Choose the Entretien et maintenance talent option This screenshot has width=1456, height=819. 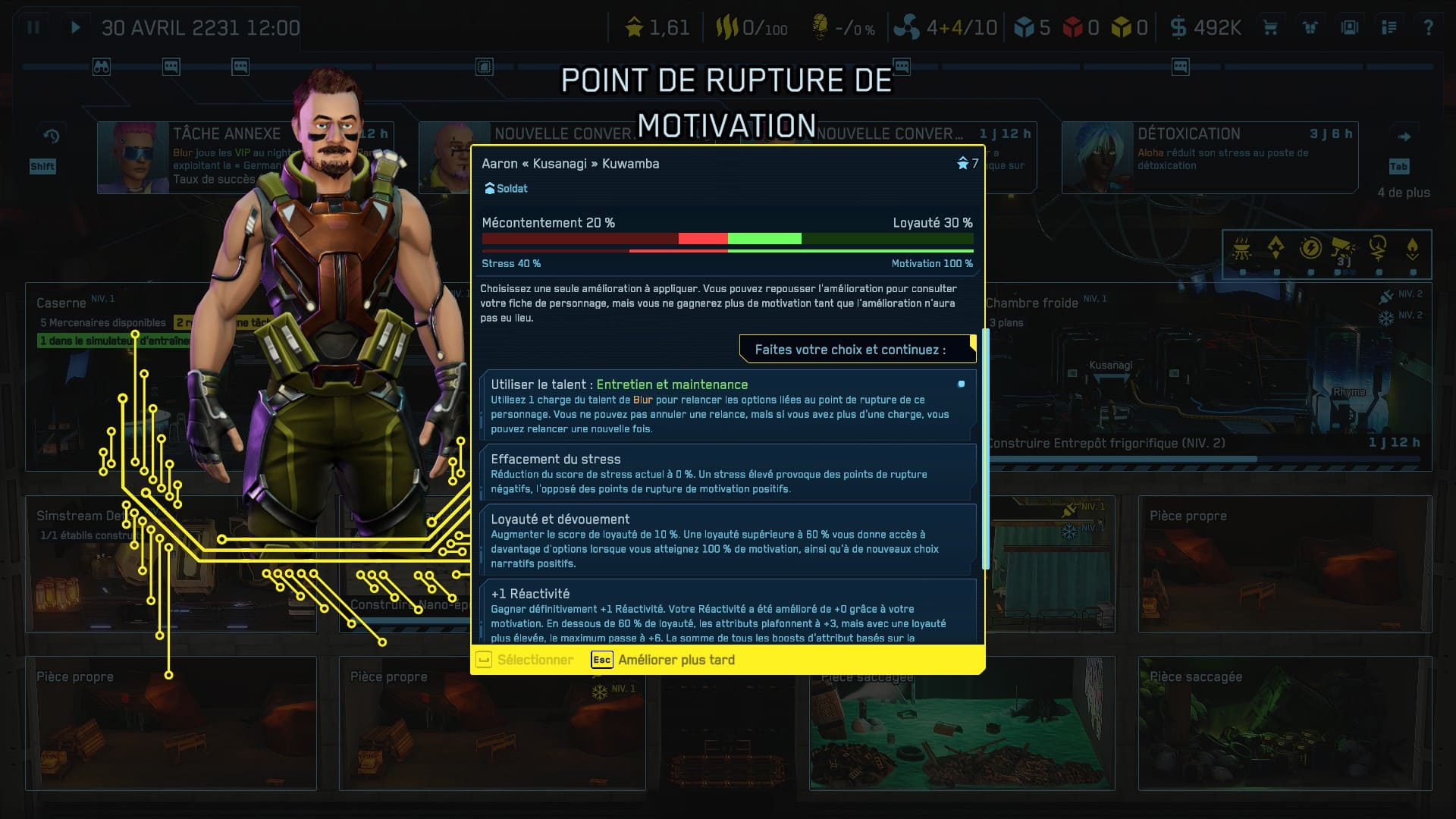coord(727,406)
